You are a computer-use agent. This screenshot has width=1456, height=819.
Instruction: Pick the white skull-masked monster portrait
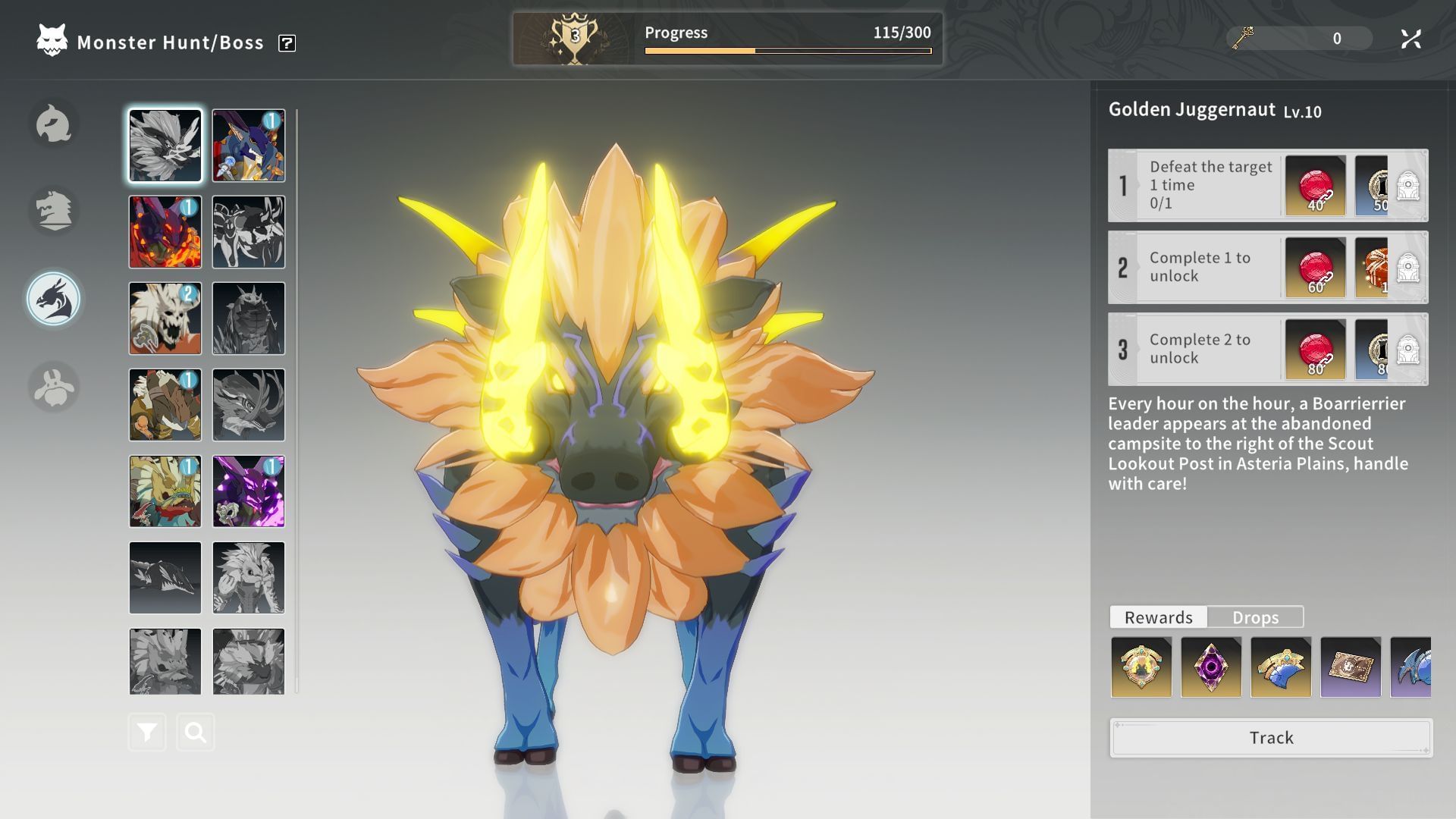165,318
